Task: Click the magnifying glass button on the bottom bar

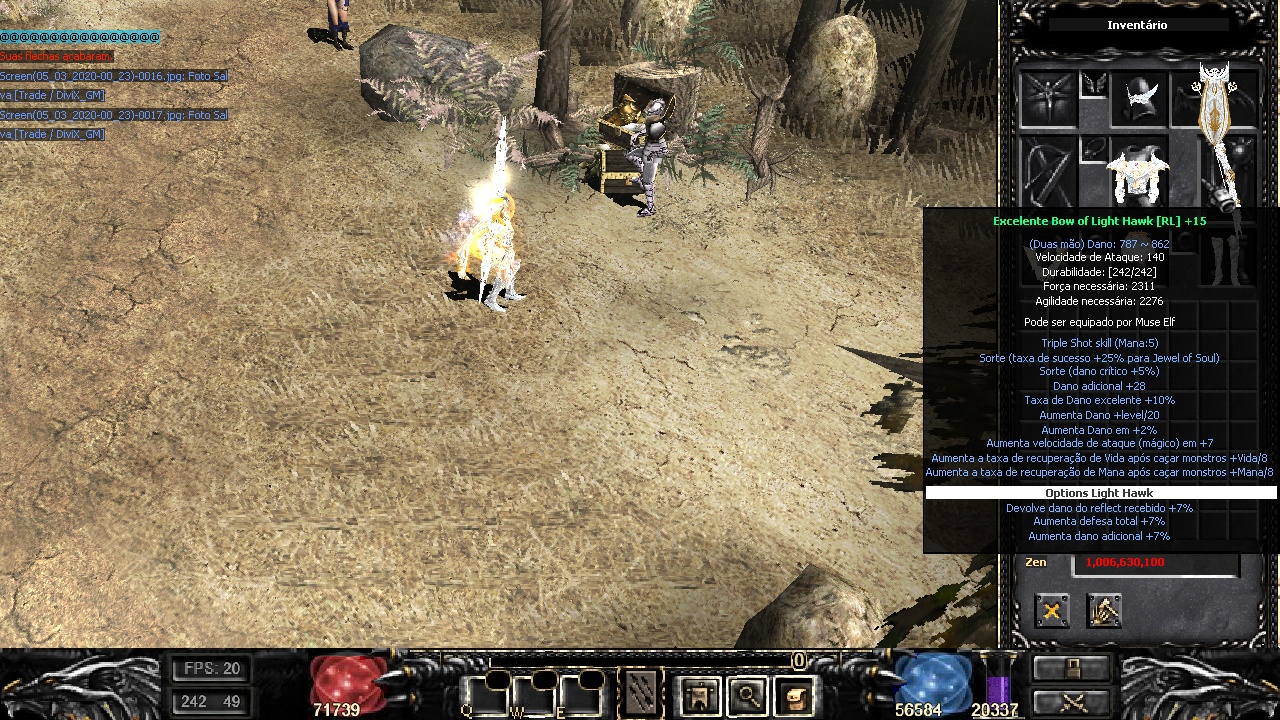Action: pyautogui.click(x=747, y=694)
